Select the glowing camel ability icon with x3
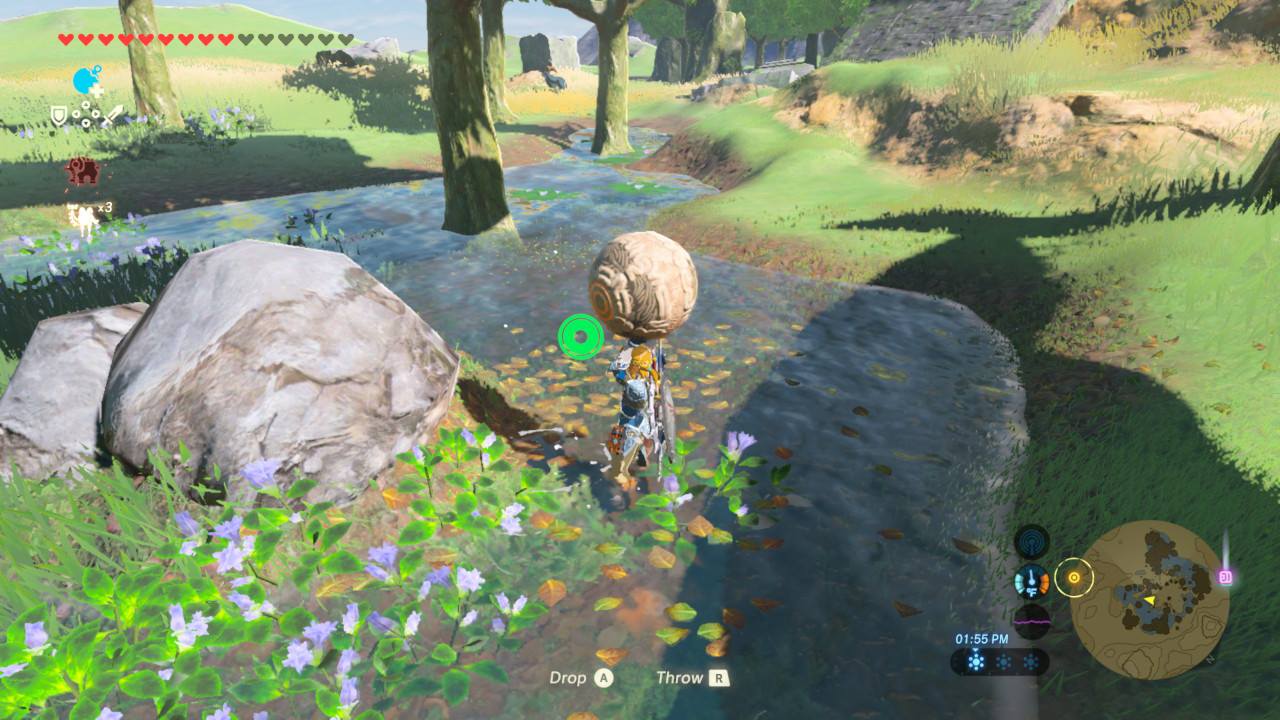 pos(83,216)
